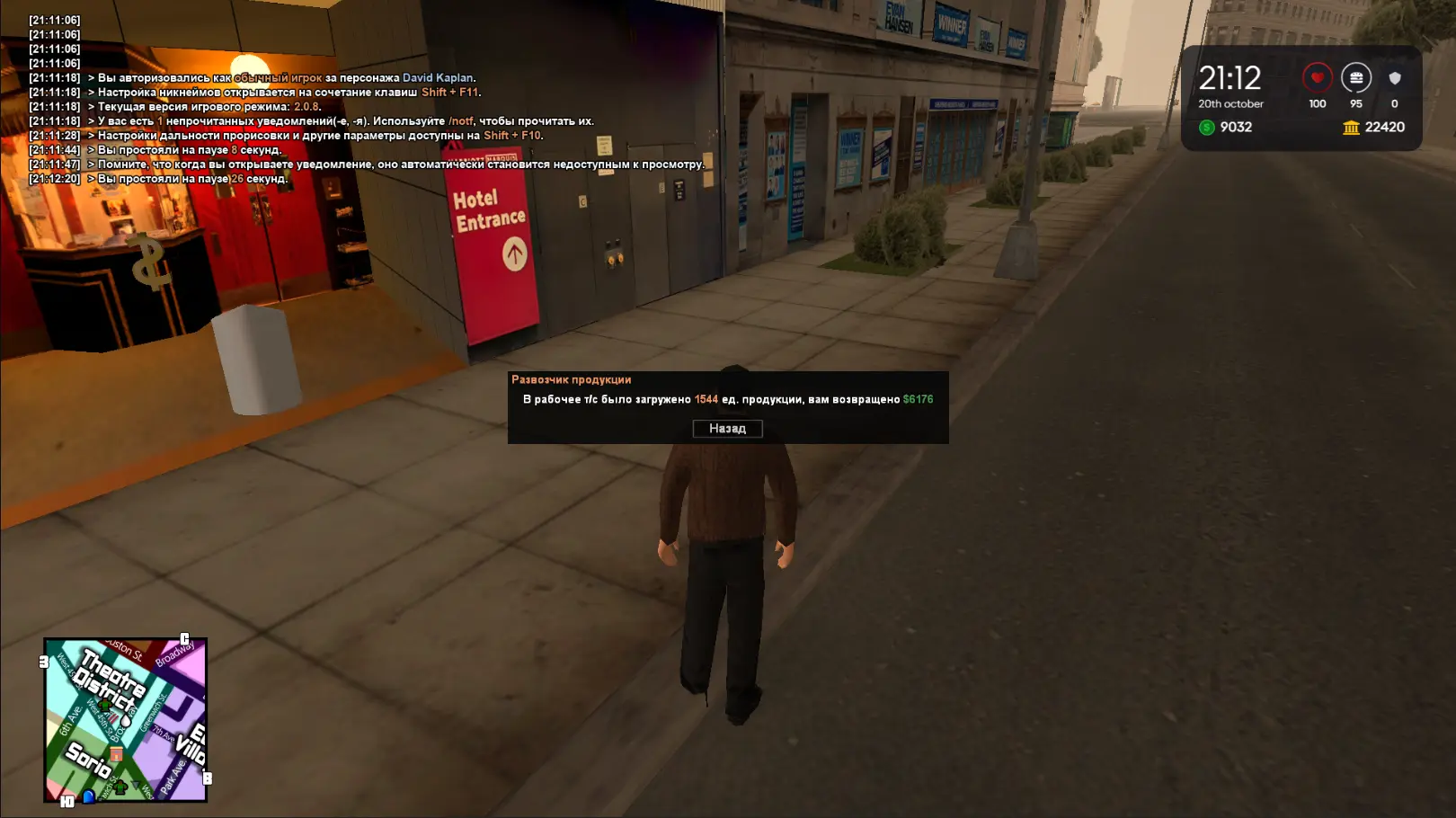The width and height of the screenshot is (1456, 818).
Task: Open the Theatre District minimap
Action: tap(125, 719)
